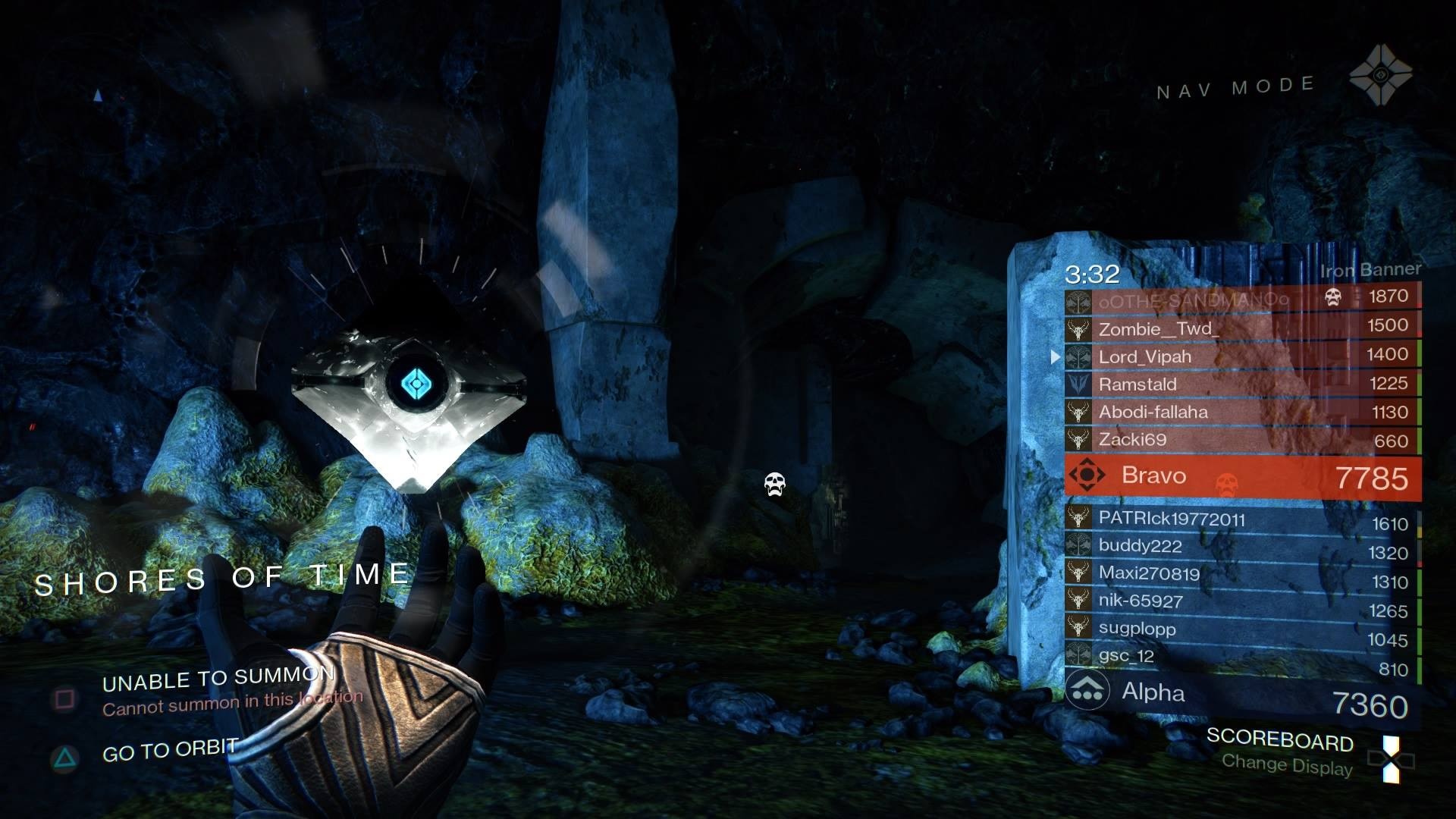Choose Zombie__Twd_ in the scoreboard

(x=1241, y=328)
